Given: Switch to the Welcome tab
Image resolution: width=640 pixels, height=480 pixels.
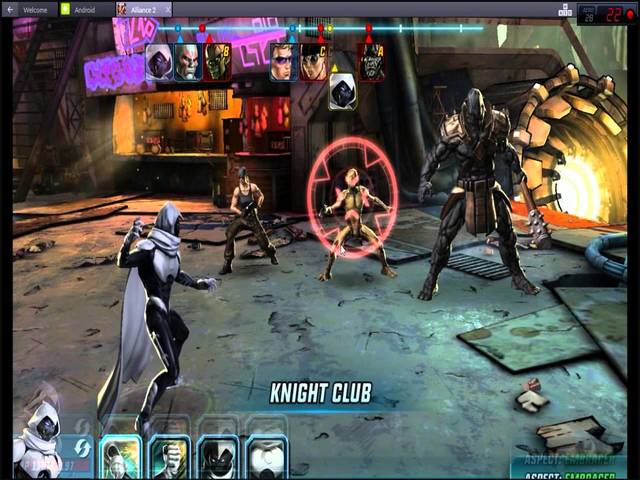Looking at the screenshot, I should [x=33, y=9].
